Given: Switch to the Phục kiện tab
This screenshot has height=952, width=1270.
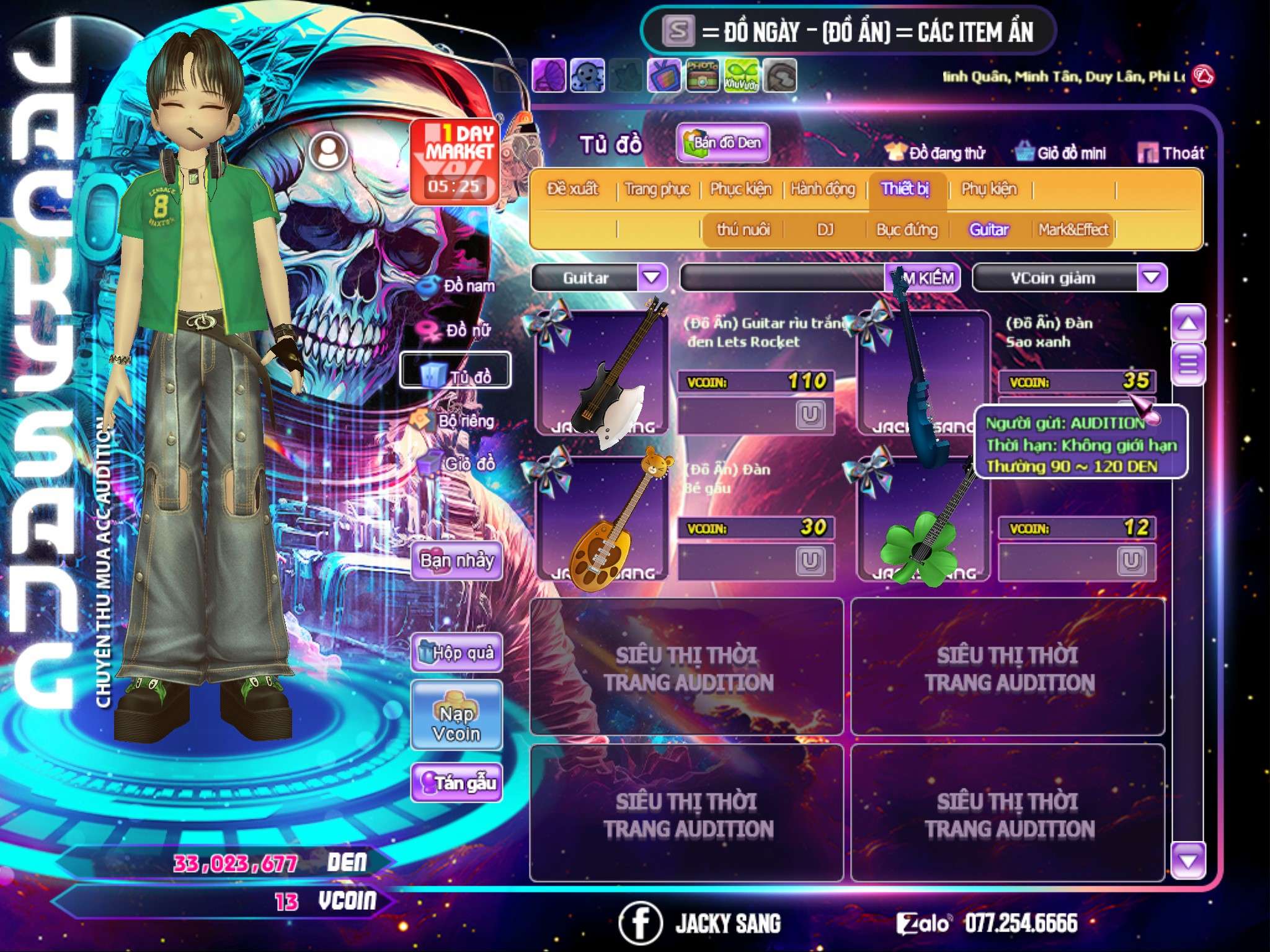Looking at the screenshot, I should 741,188.
